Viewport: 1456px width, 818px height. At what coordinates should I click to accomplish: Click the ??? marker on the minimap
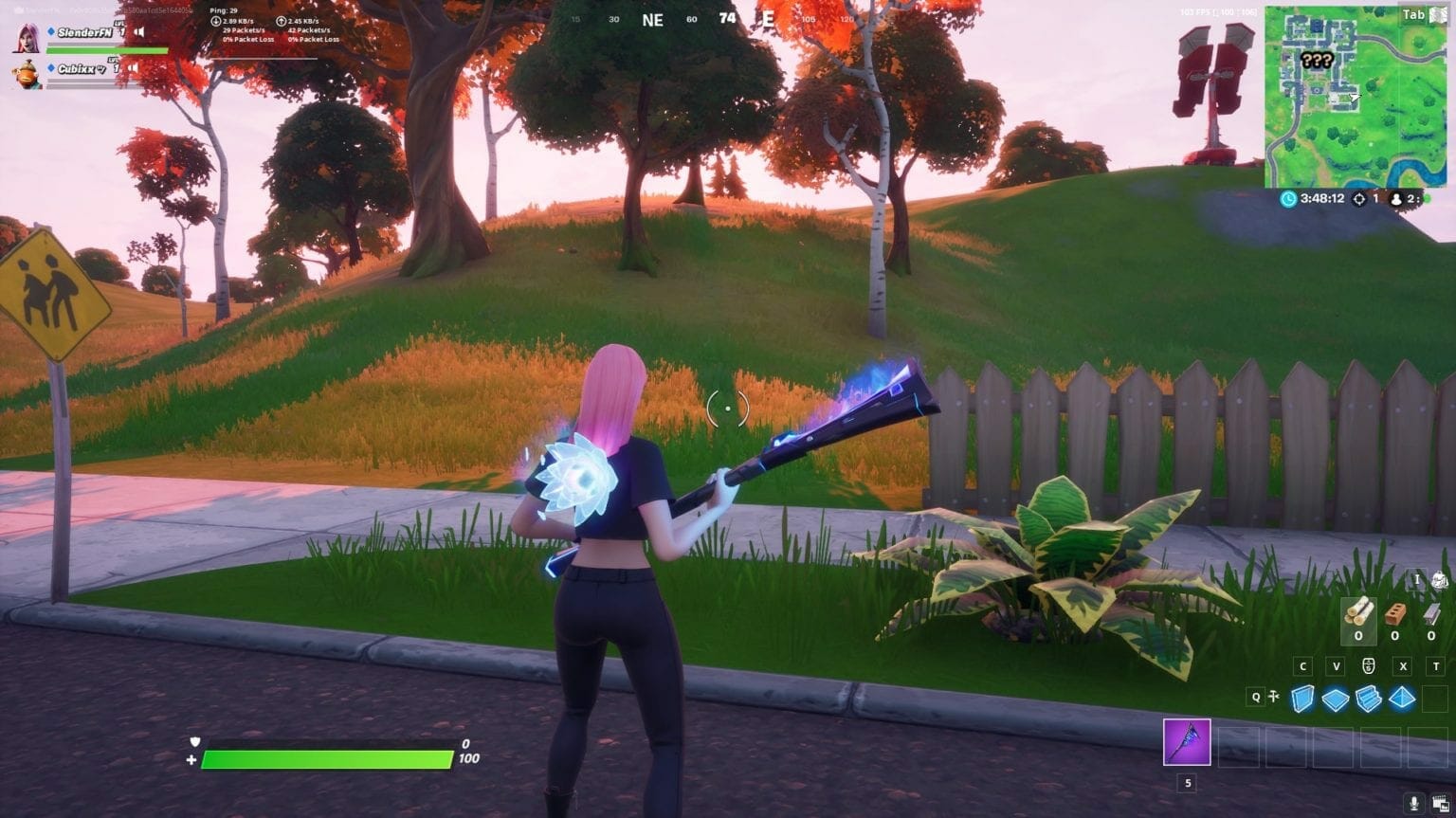coord(1316,61)
